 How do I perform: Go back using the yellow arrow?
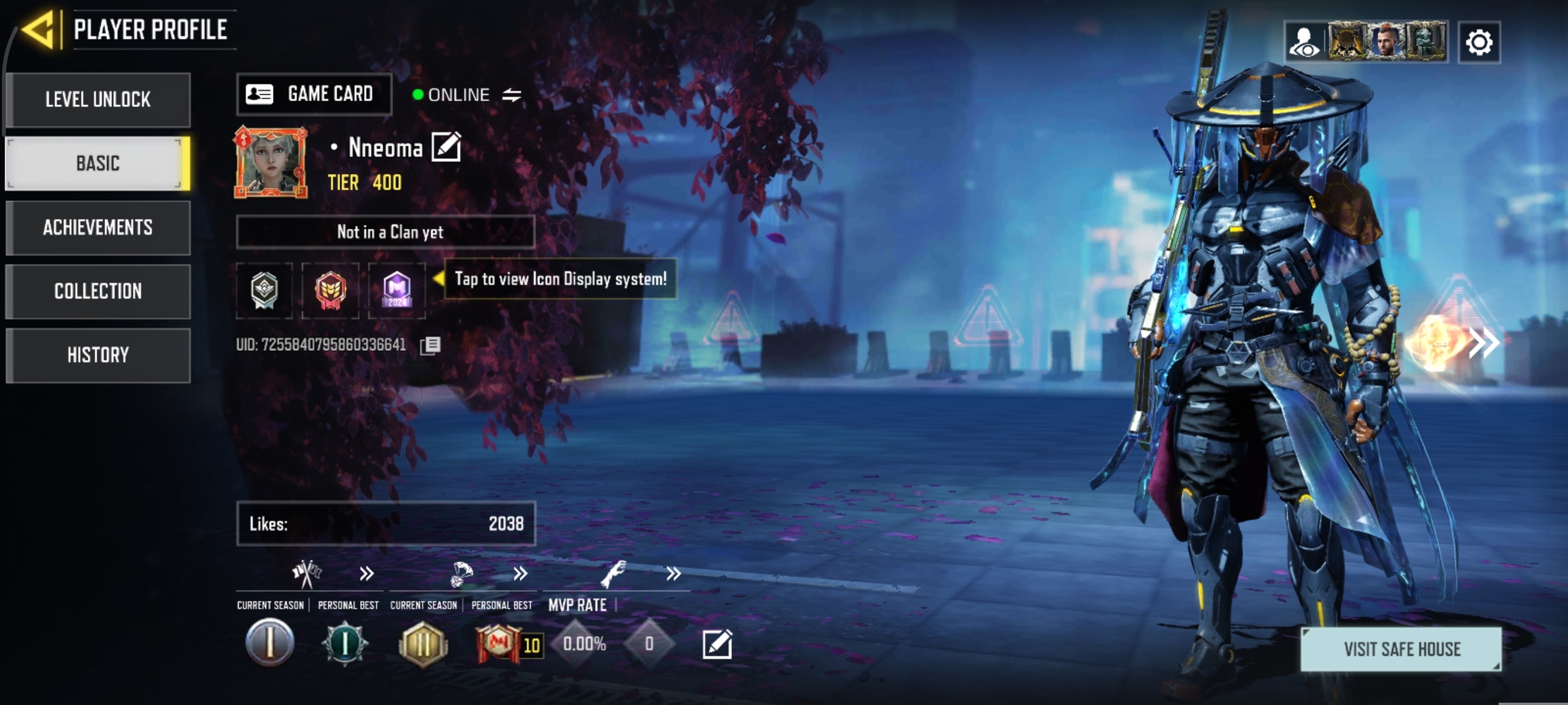pos(39,30)
